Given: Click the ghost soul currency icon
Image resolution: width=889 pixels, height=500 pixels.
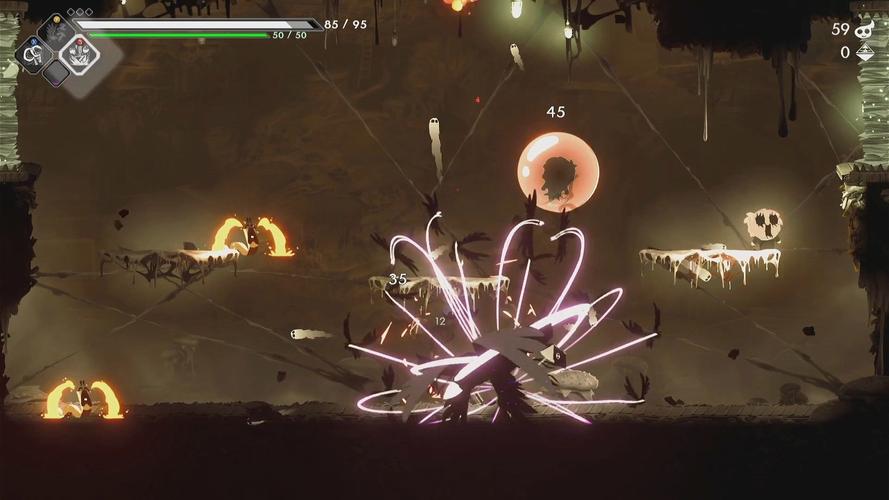Looking at the screenshot, I should pos(866,29).
